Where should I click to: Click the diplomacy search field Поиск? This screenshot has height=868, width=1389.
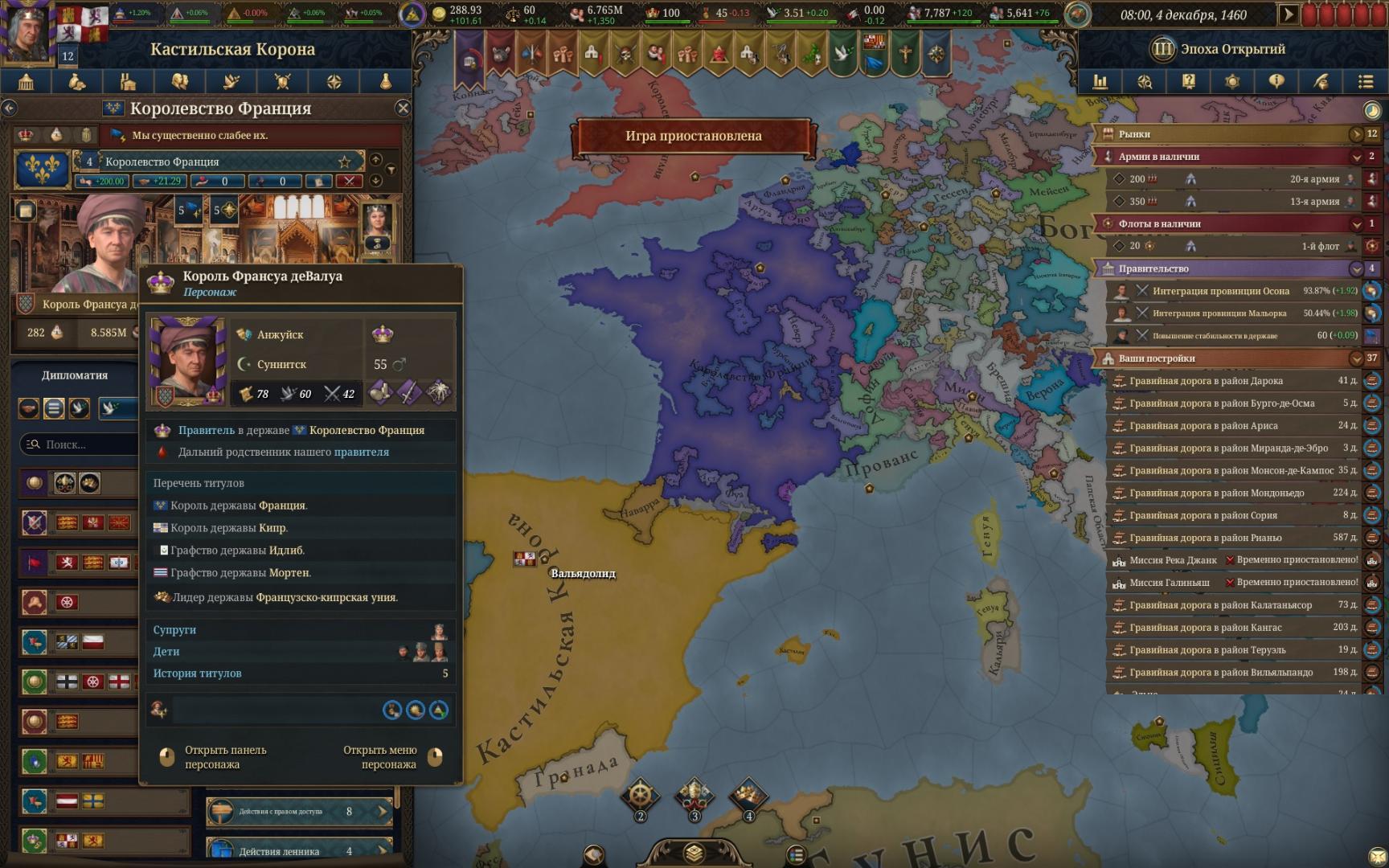(80, 444)
